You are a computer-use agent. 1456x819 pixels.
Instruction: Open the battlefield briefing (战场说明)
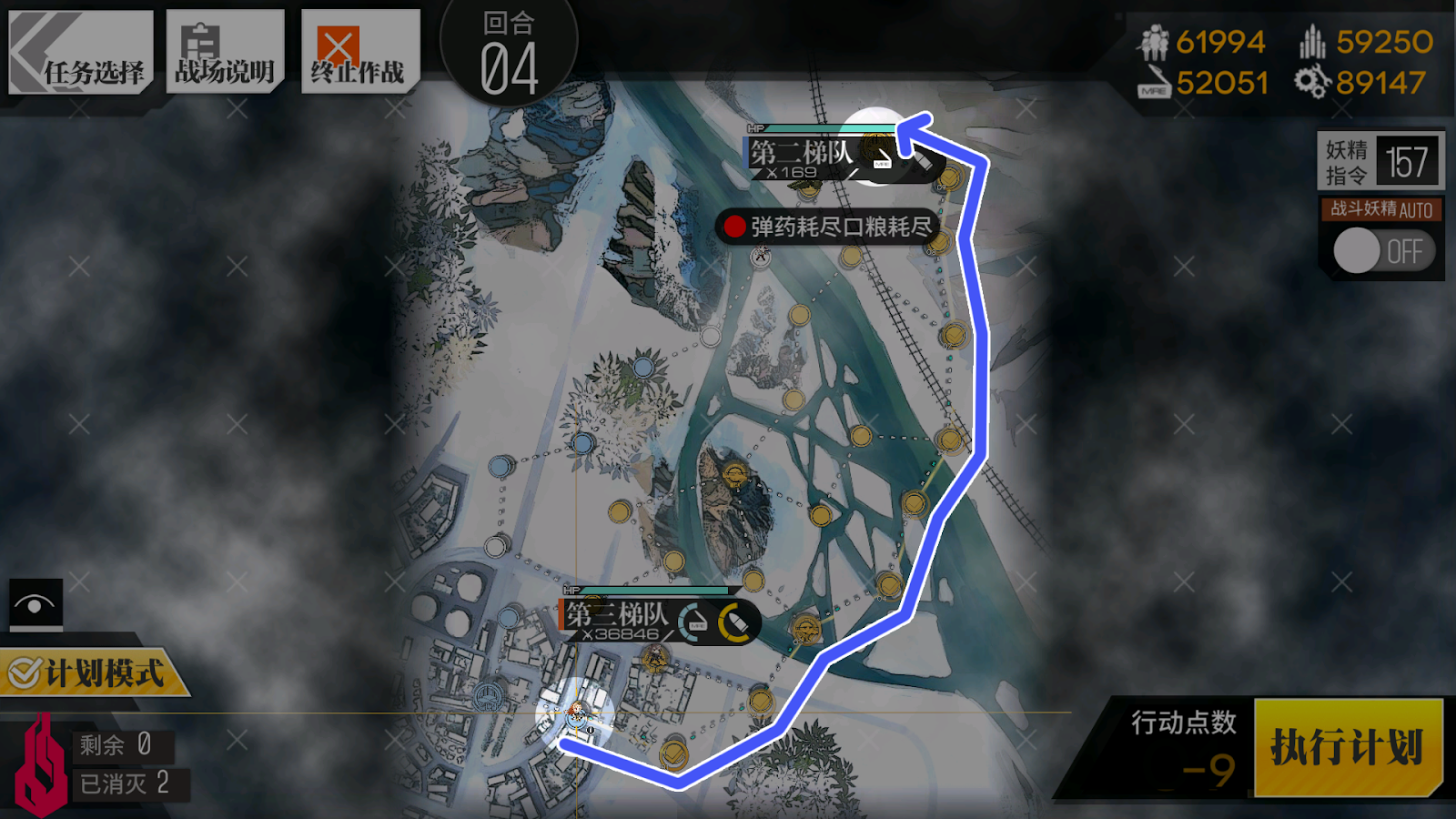[x=225, y=53]
